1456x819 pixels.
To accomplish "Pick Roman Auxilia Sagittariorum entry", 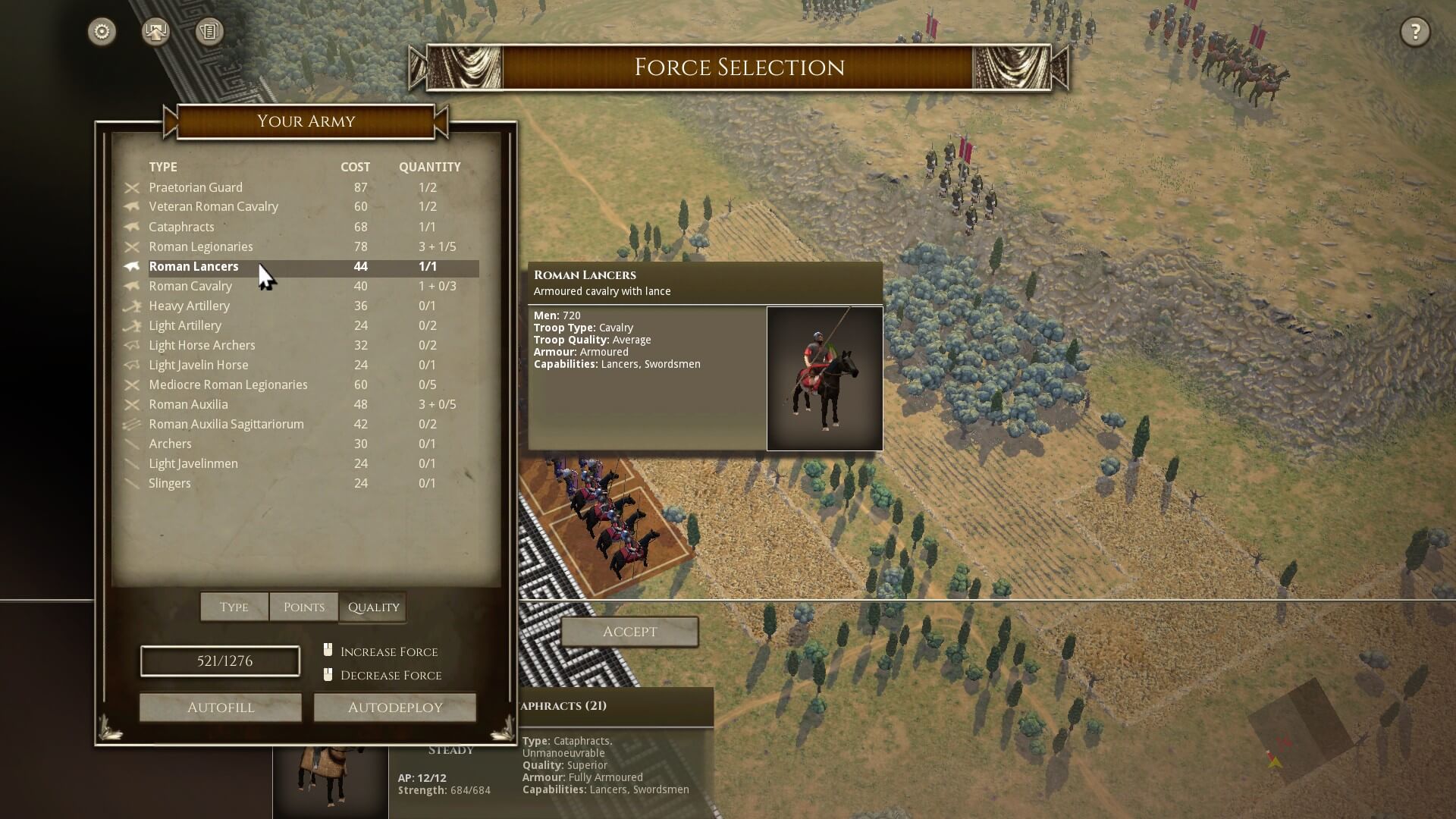I will pyautogui.click(x=226, y=424).
